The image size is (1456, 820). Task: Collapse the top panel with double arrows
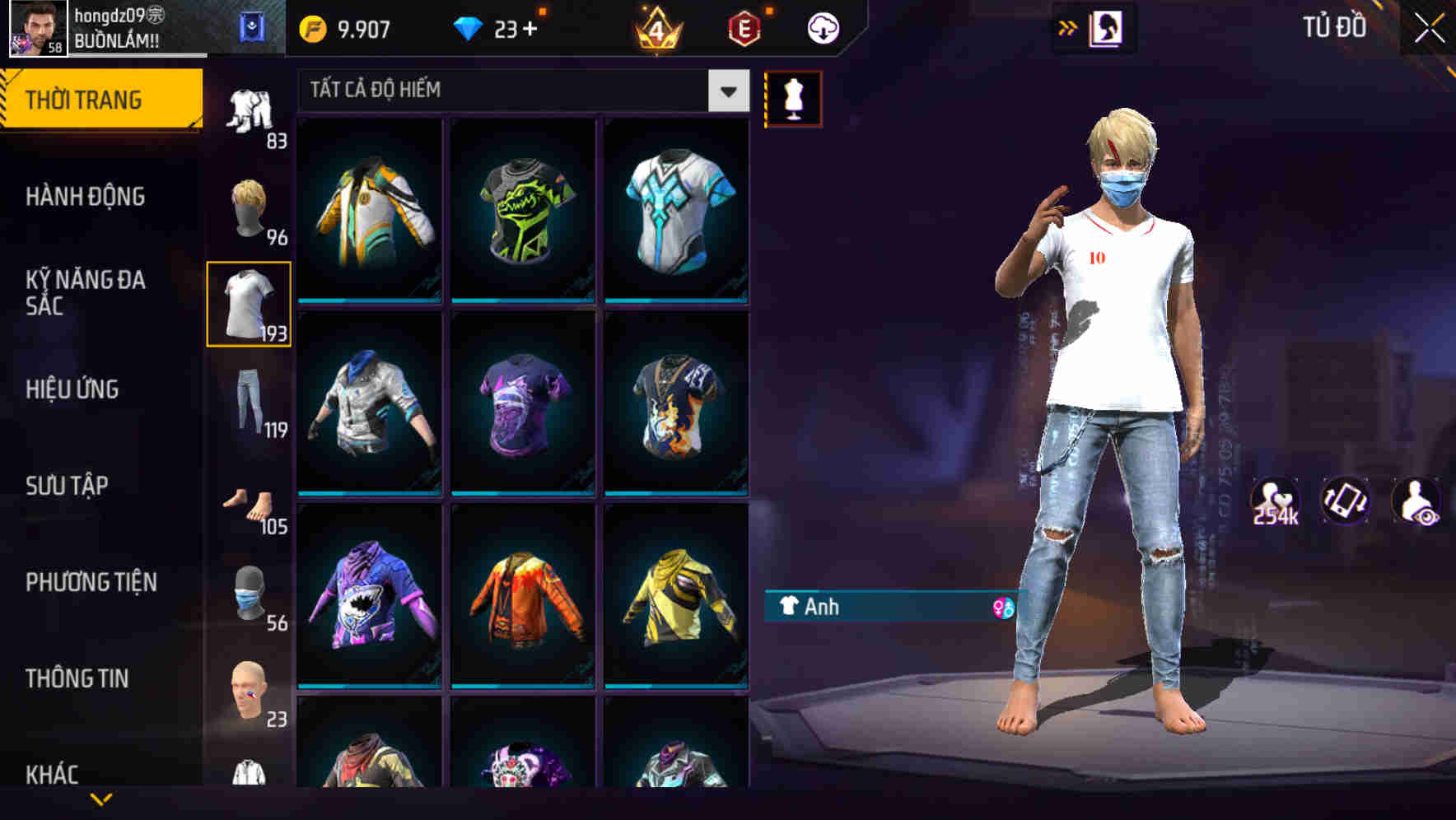1068,26
